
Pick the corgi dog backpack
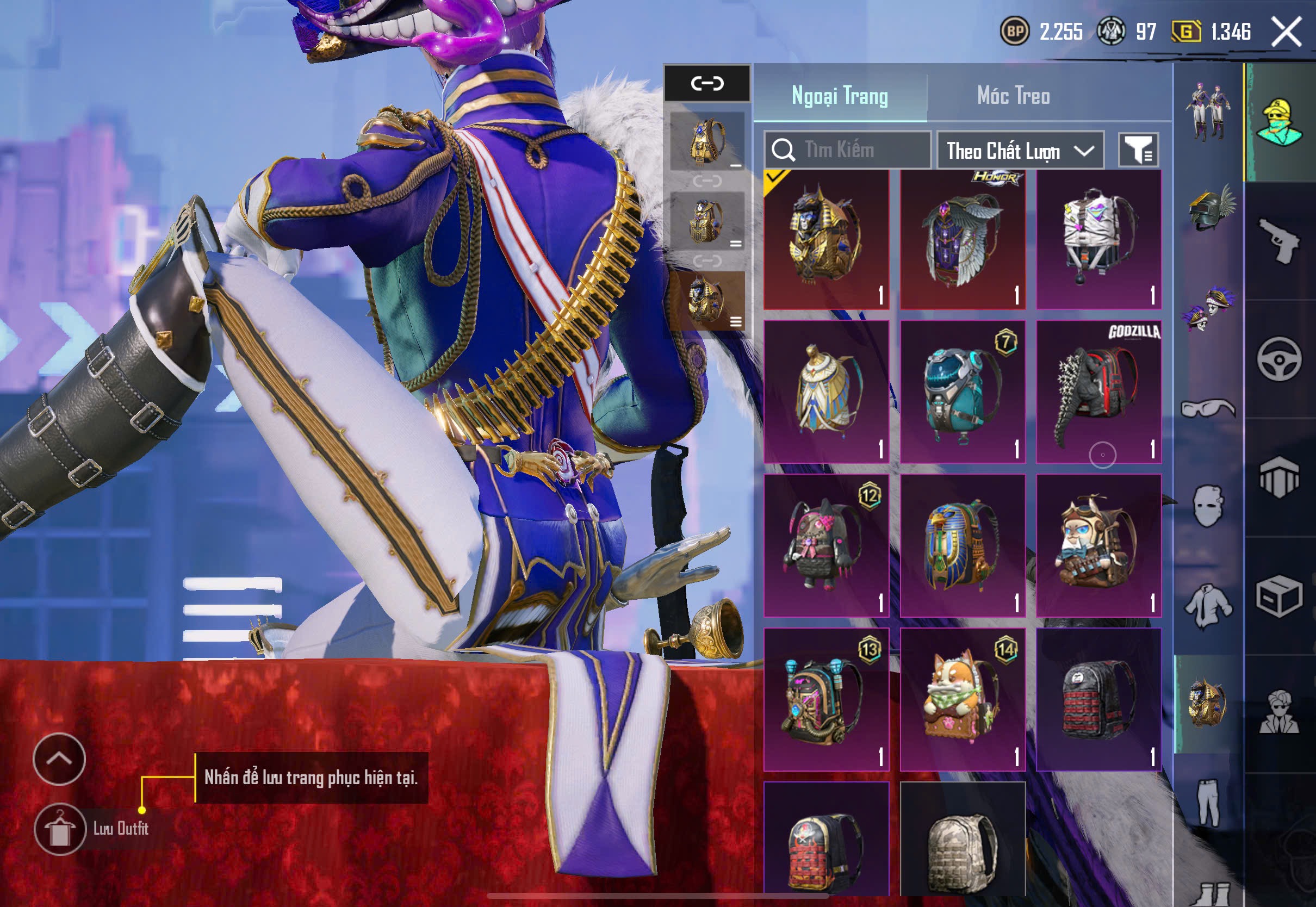click(963, 699)
